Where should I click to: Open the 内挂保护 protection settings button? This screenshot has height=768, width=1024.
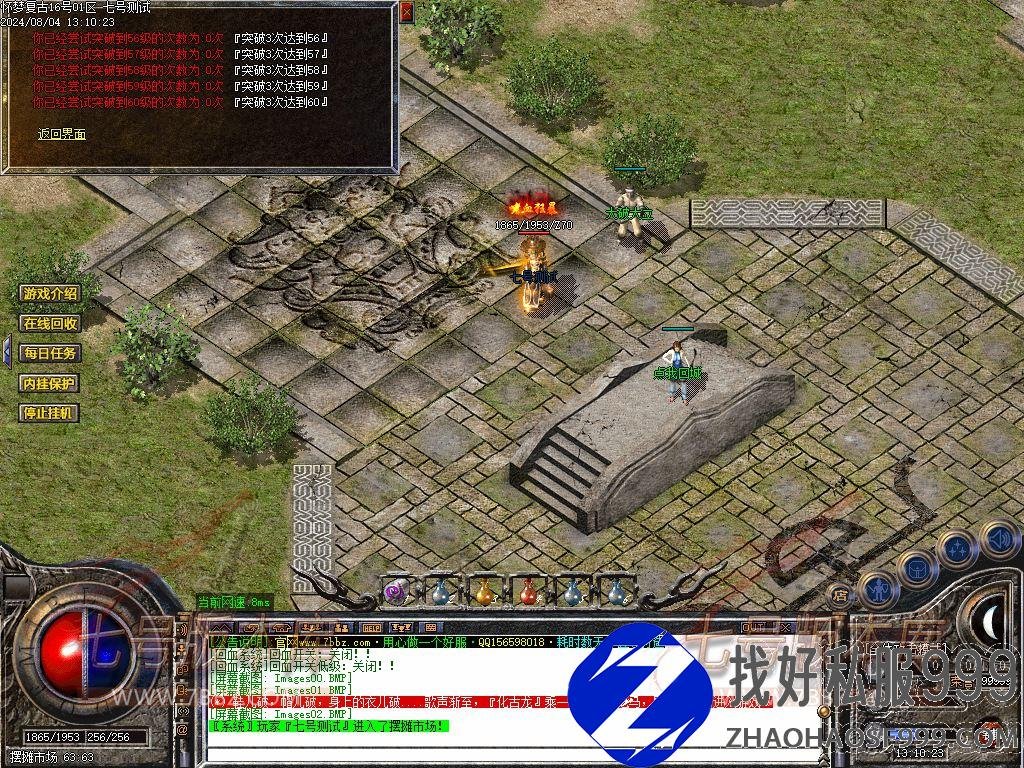[49, 383]
